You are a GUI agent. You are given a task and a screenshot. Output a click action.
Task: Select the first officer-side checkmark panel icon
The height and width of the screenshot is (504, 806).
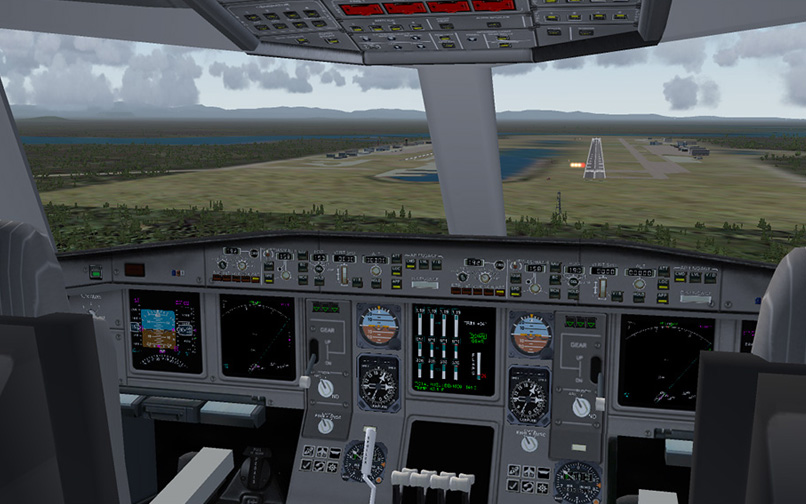coord(513,486)
